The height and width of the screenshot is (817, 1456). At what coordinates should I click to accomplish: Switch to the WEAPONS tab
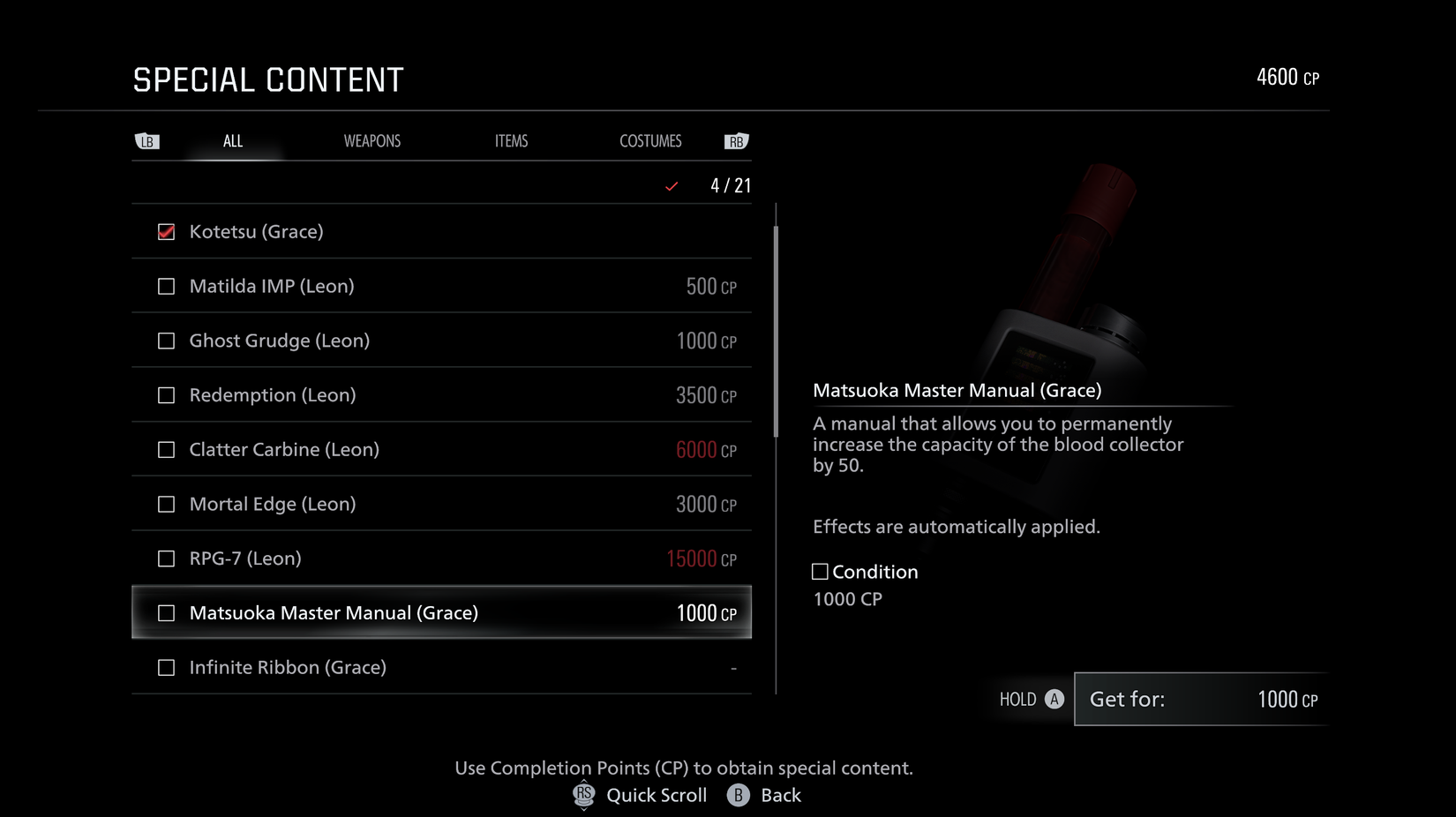point(372,140)
